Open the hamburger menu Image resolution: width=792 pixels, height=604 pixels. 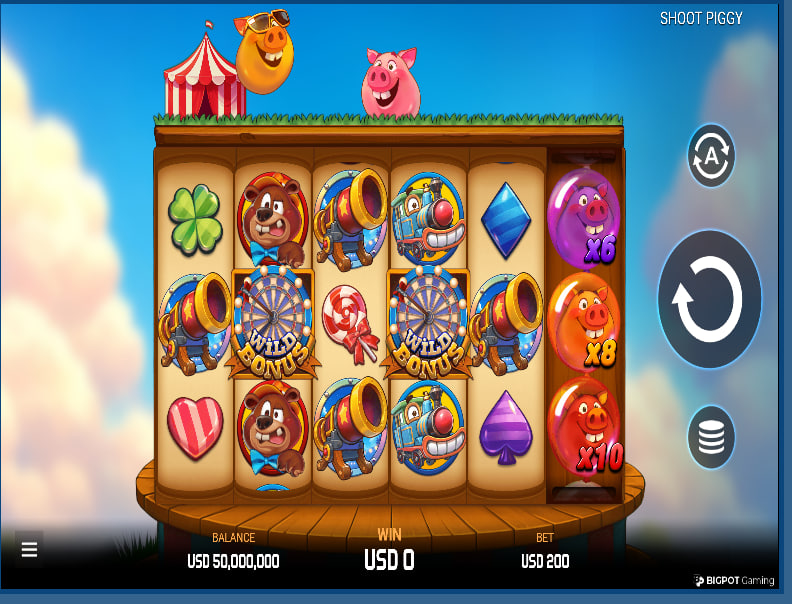29,549
